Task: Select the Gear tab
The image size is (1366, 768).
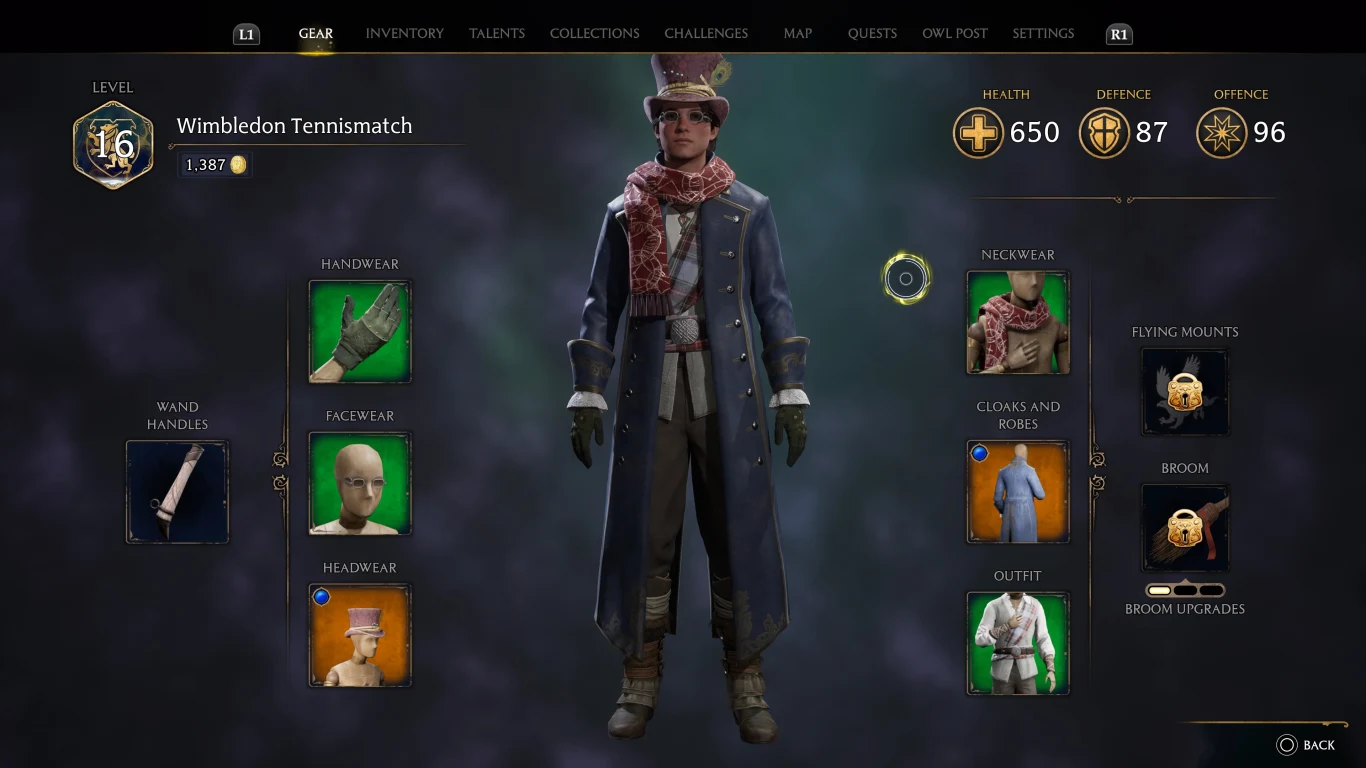Action: [x=315, y=33]
